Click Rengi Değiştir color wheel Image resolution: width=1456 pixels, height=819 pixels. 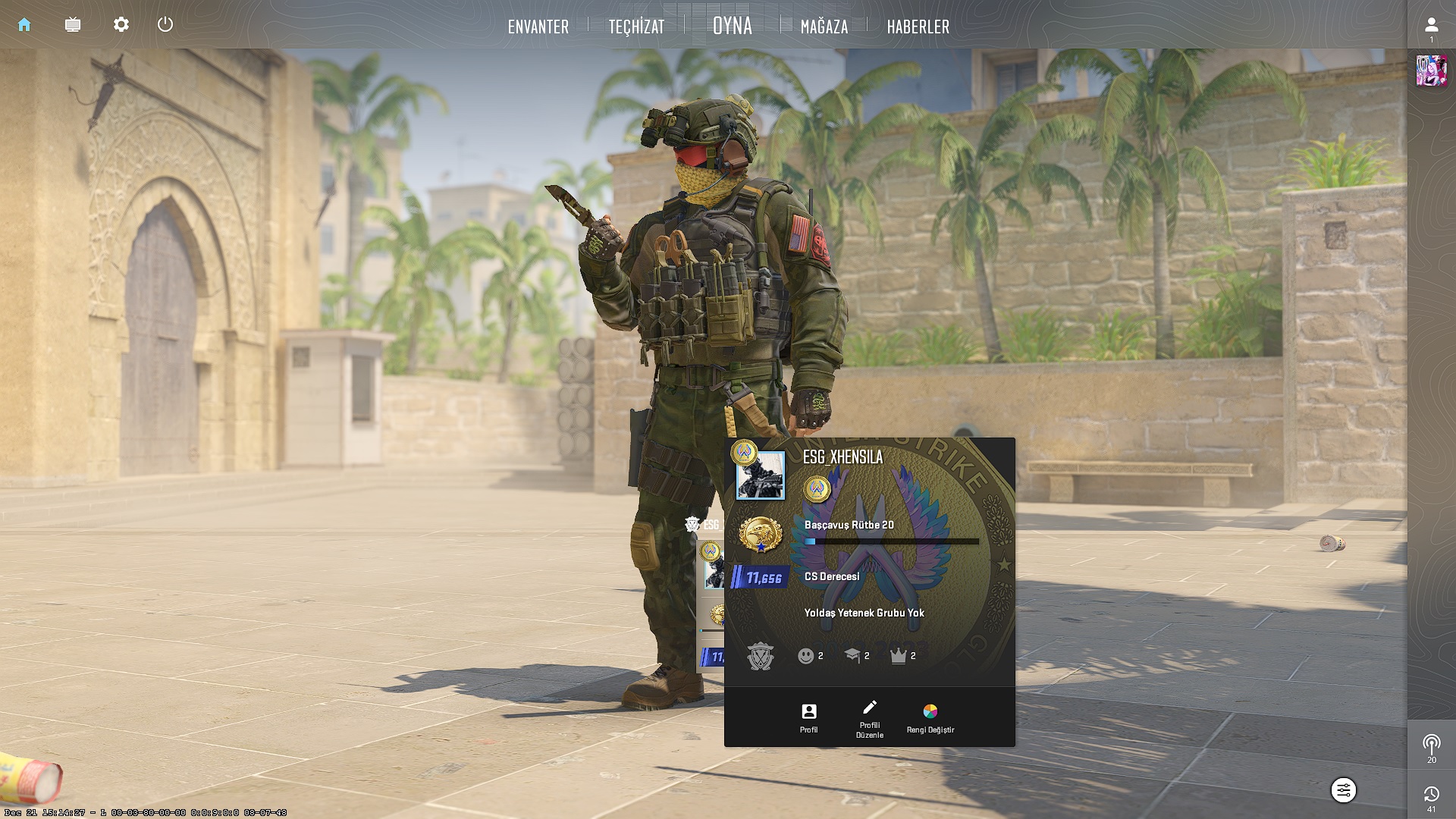pos(930,717)
